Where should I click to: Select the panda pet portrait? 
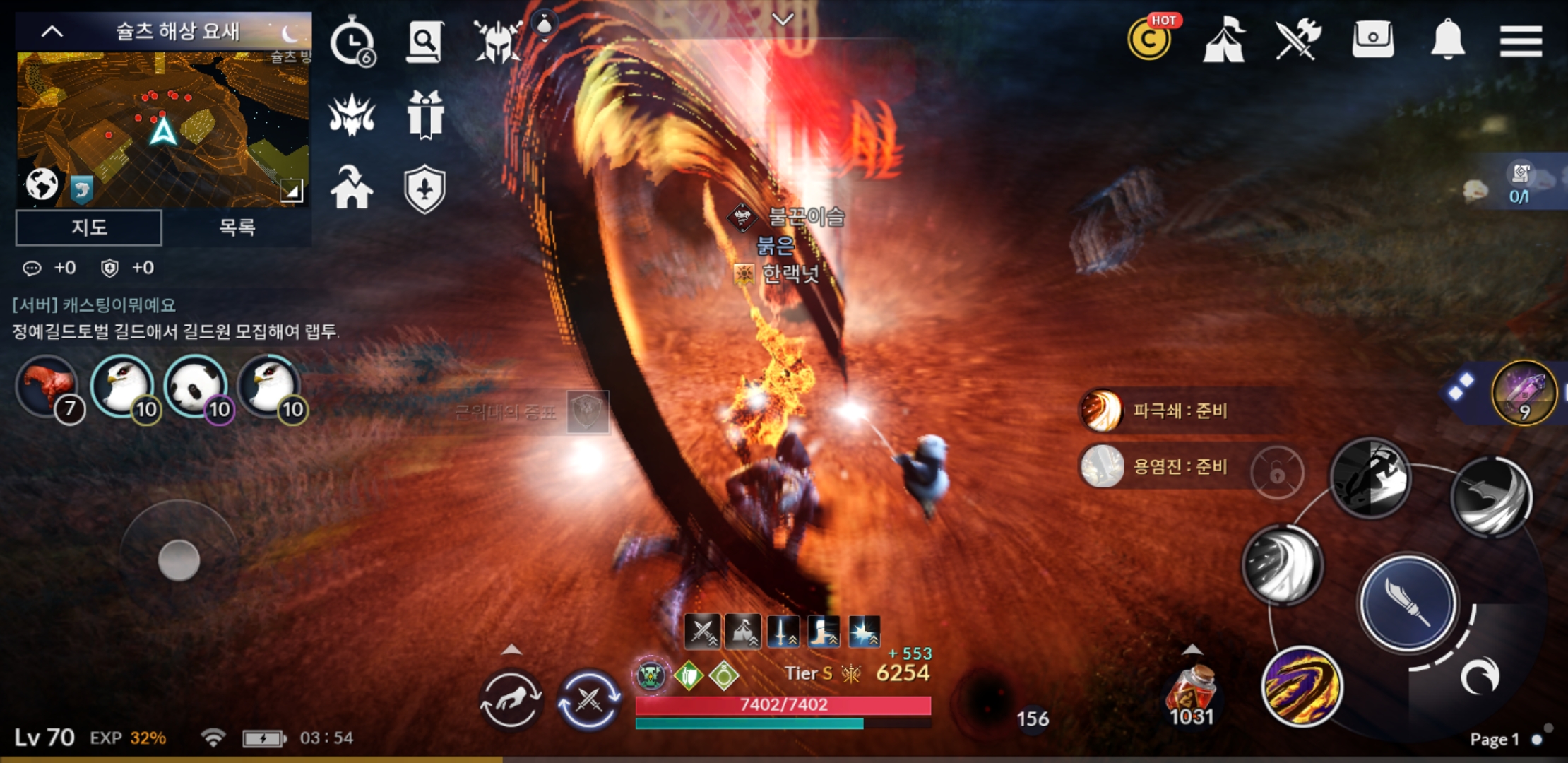click(x=196, y=387)
